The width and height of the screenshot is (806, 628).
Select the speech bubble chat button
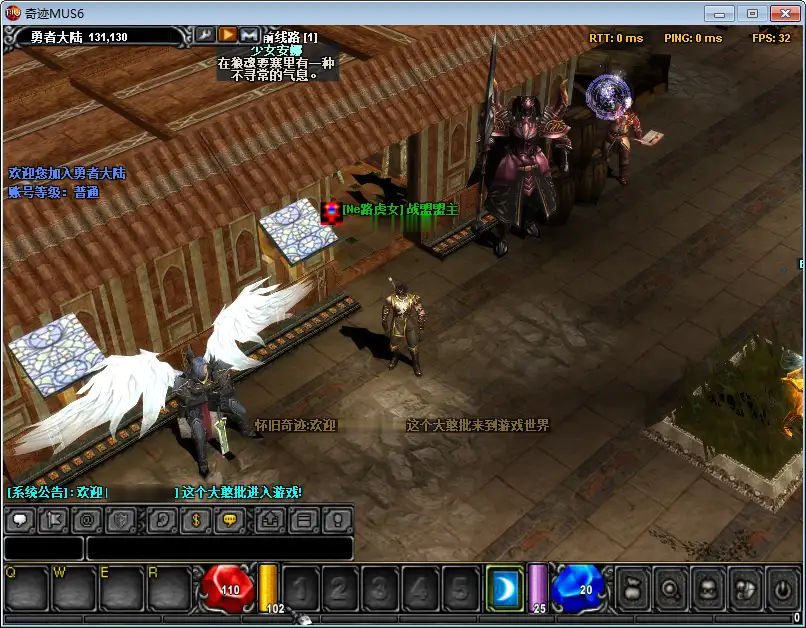pyautogui.click(x=20, y=520)
